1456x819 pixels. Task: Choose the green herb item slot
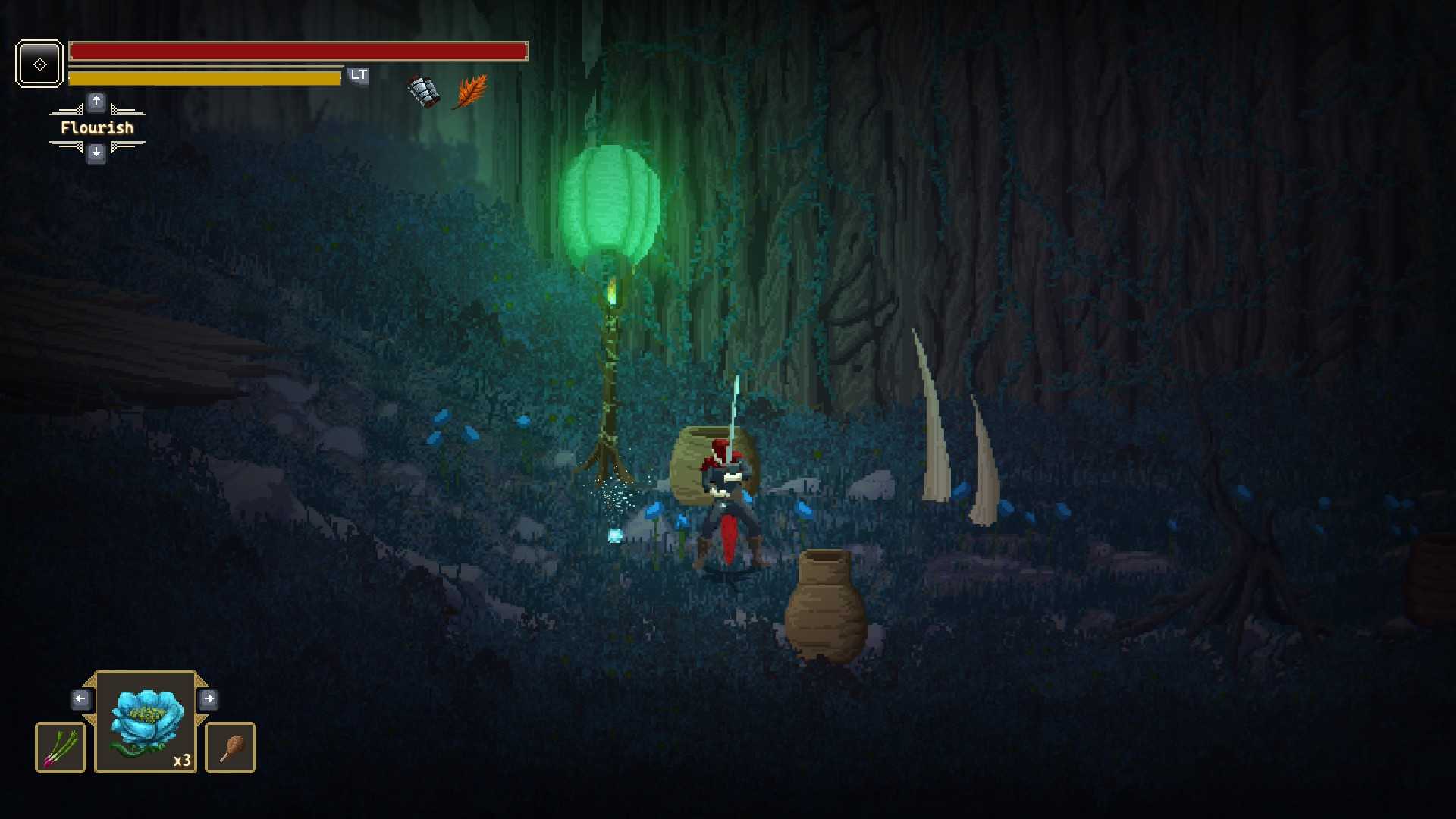click(x=61, y=748)
